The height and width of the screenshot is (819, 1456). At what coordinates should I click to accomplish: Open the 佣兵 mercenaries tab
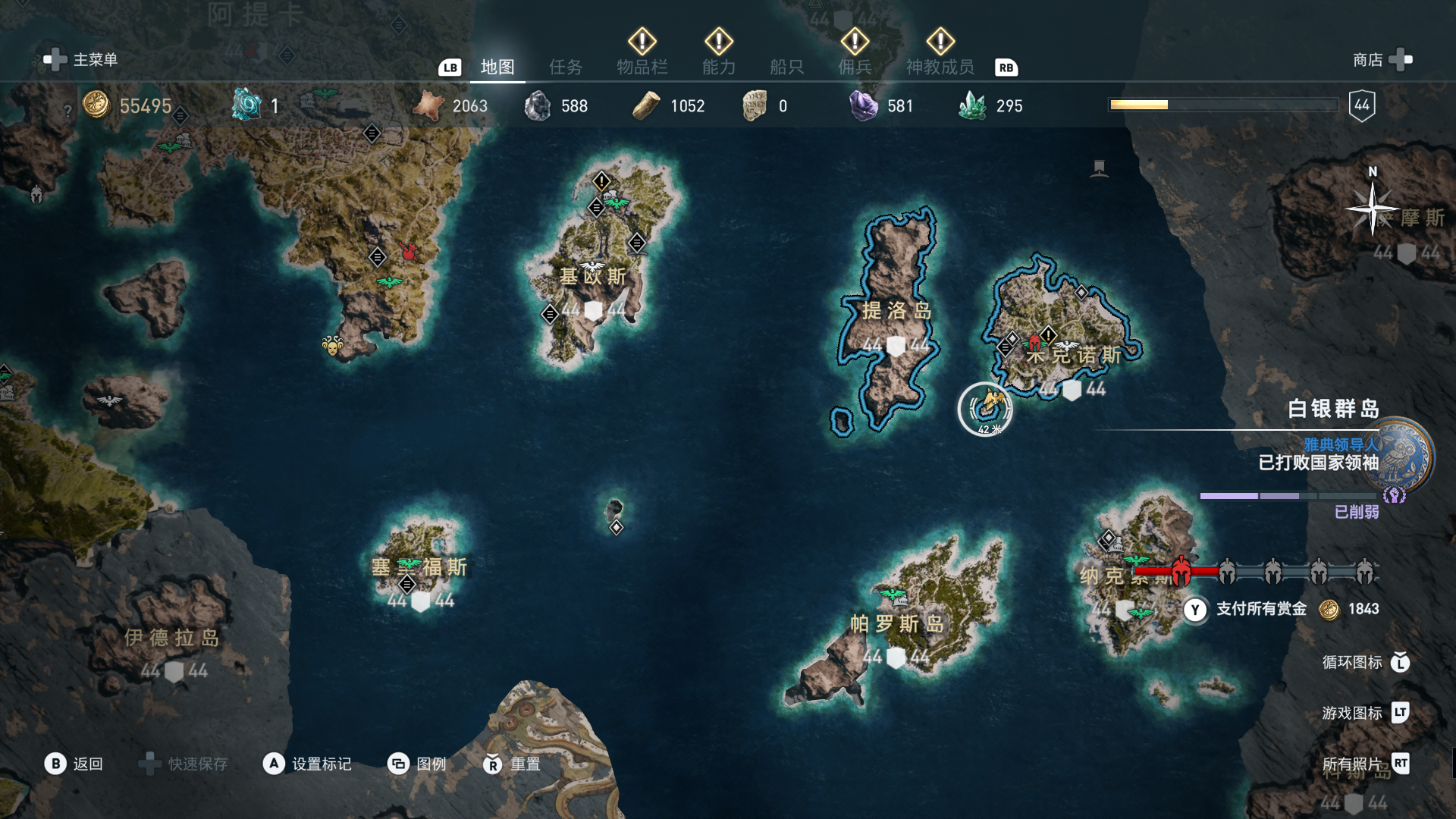tap(855, 67)
